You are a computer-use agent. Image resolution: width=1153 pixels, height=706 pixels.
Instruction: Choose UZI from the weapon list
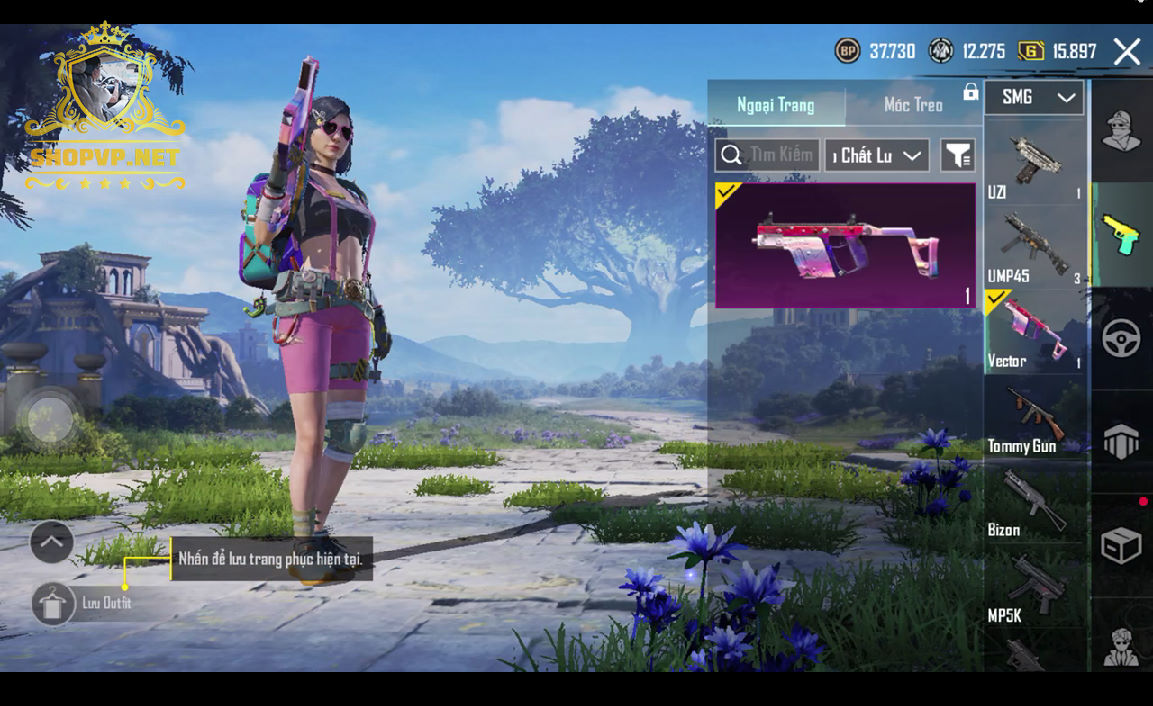click(x=1034, y=162)
